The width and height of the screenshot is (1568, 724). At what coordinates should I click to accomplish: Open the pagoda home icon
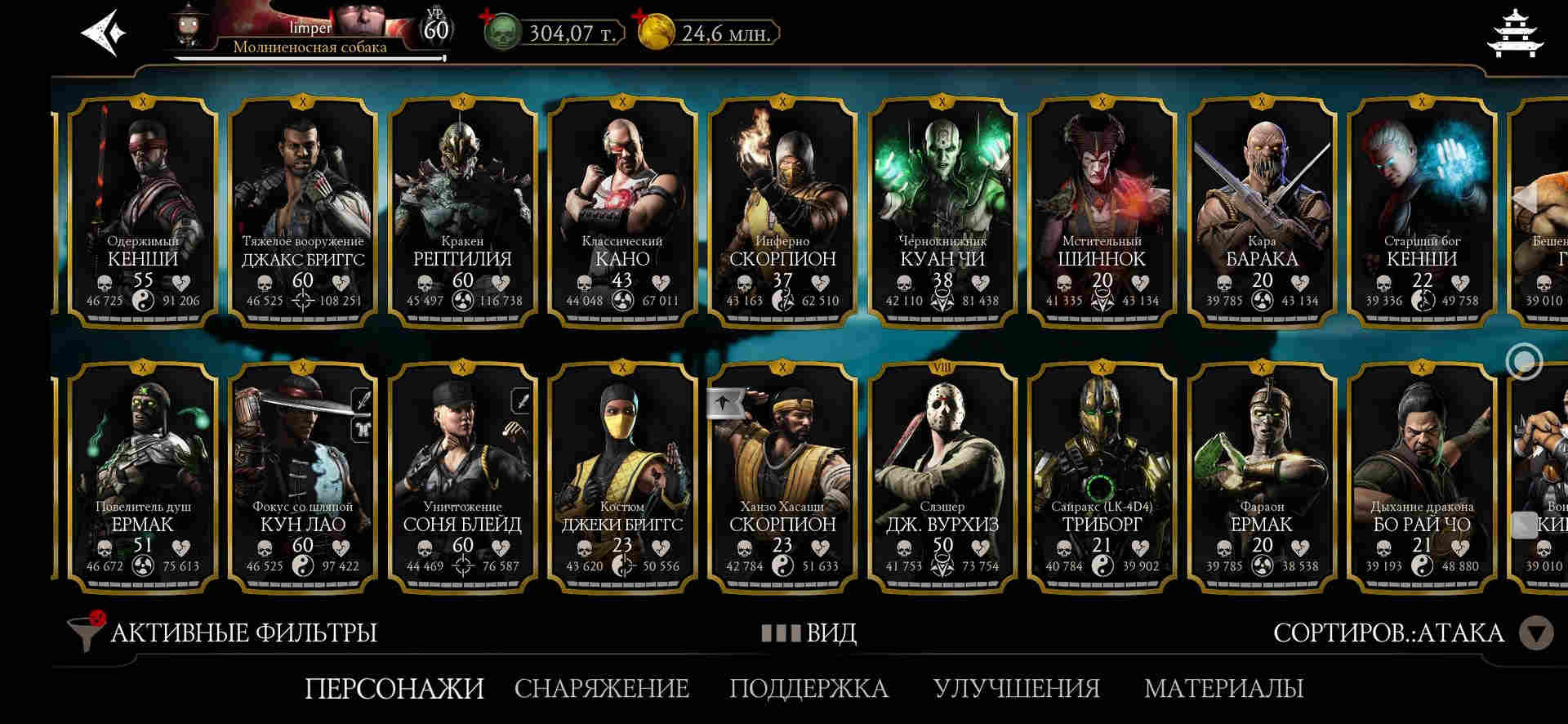coord(1517,34)
